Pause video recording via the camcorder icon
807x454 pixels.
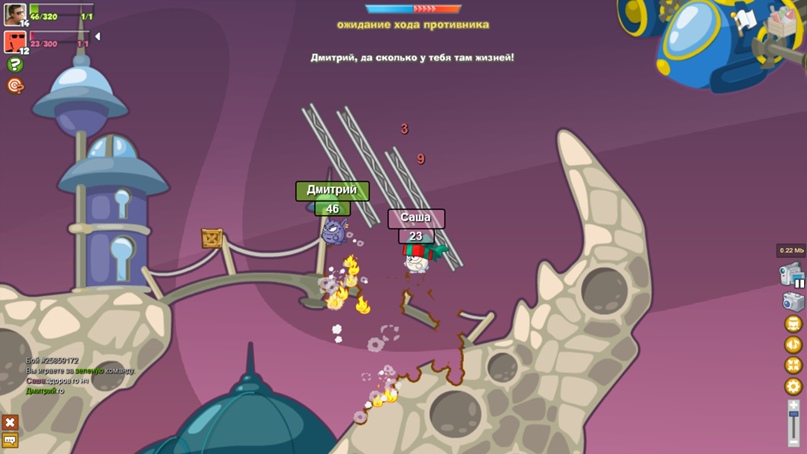tap(791, 275)
